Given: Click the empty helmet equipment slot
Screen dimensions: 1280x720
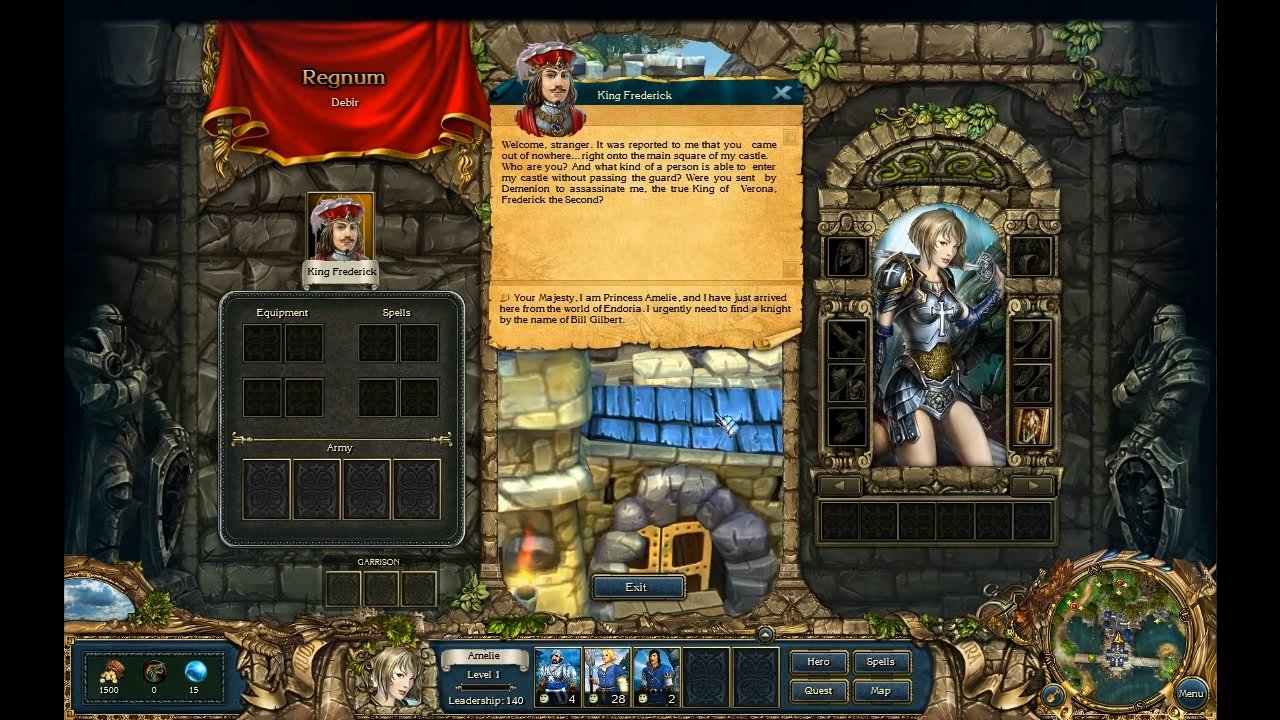Looking at the screenshot, I should [846, 257].
